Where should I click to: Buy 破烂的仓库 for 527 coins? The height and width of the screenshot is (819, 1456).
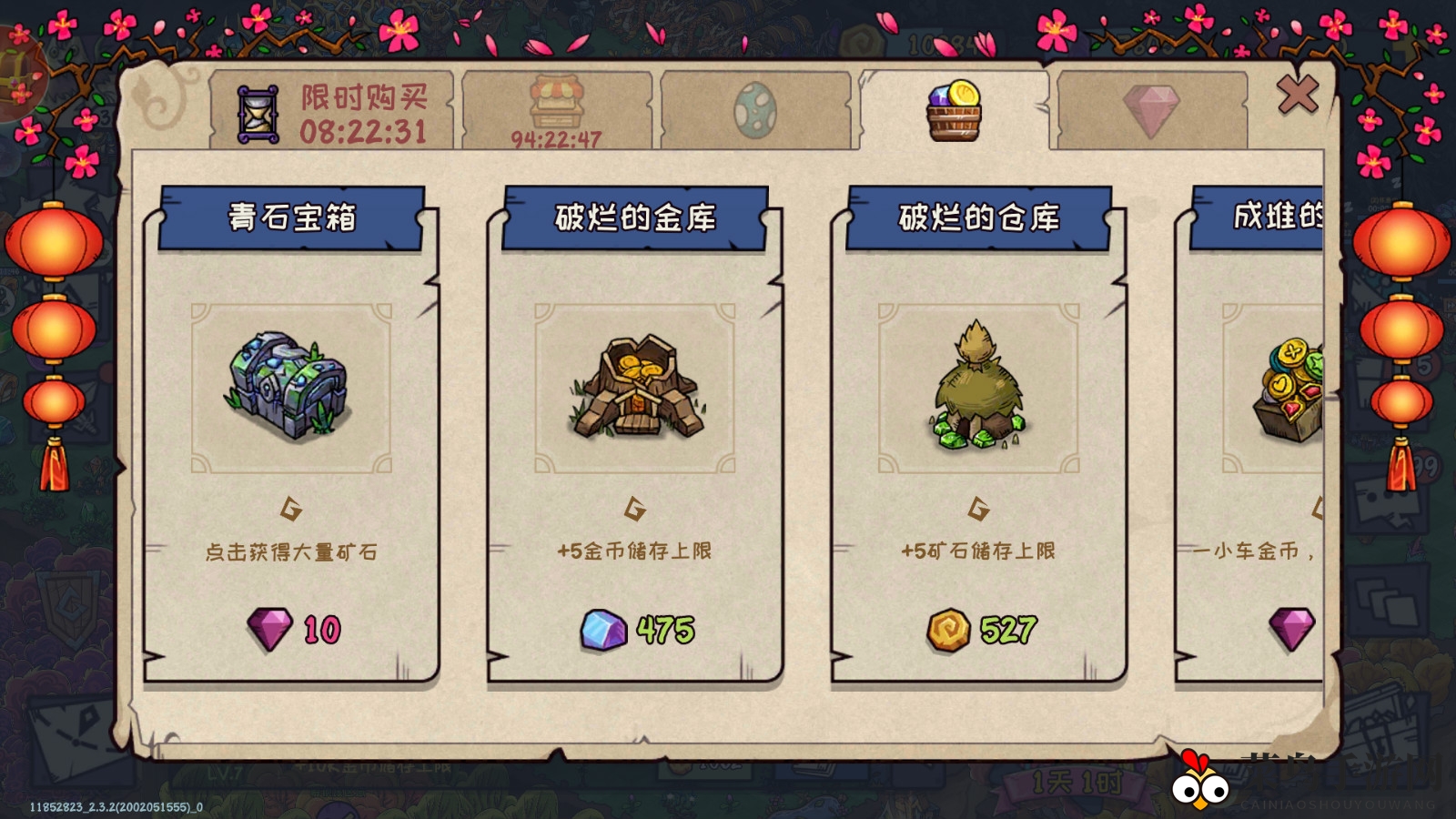point(978,628)
